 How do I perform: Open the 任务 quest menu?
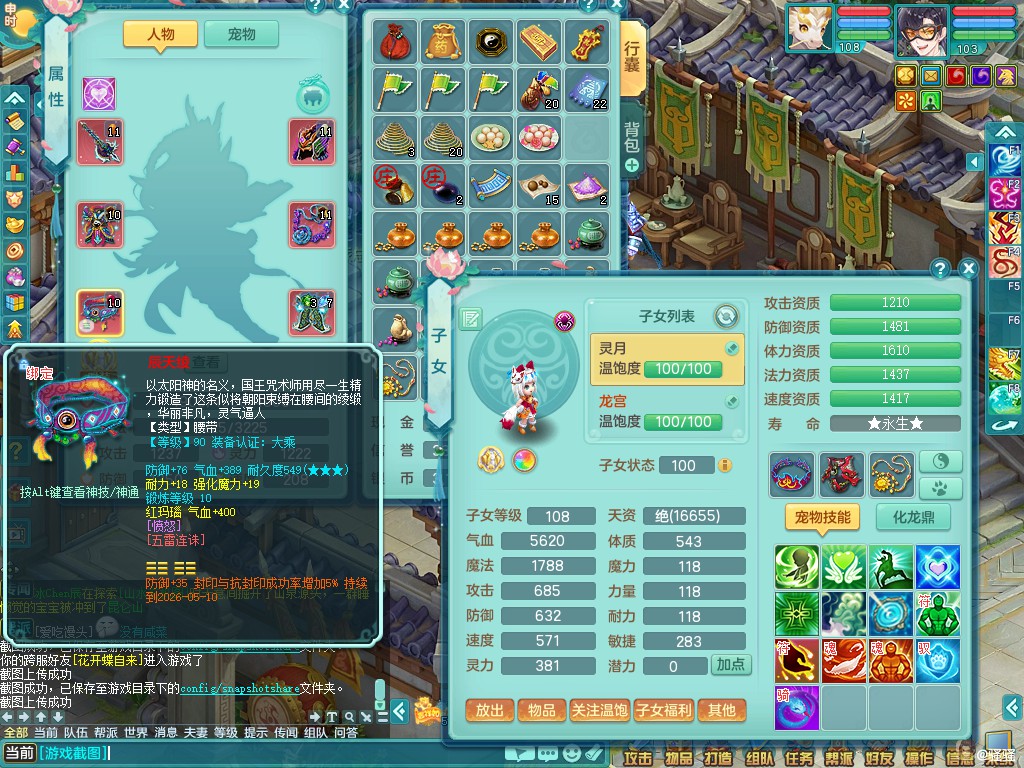pyautogui.click(x=799, y=757)
